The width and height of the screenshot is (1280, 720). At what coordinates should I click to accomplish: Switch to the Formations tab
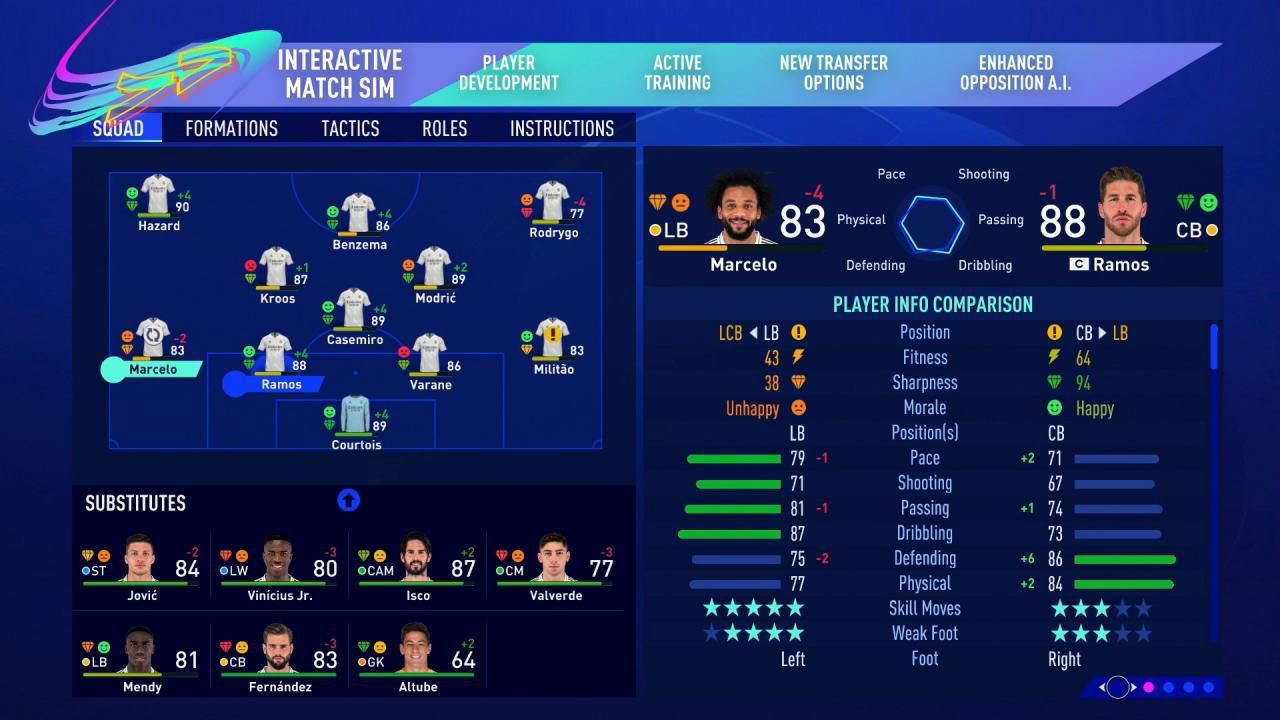231,128
